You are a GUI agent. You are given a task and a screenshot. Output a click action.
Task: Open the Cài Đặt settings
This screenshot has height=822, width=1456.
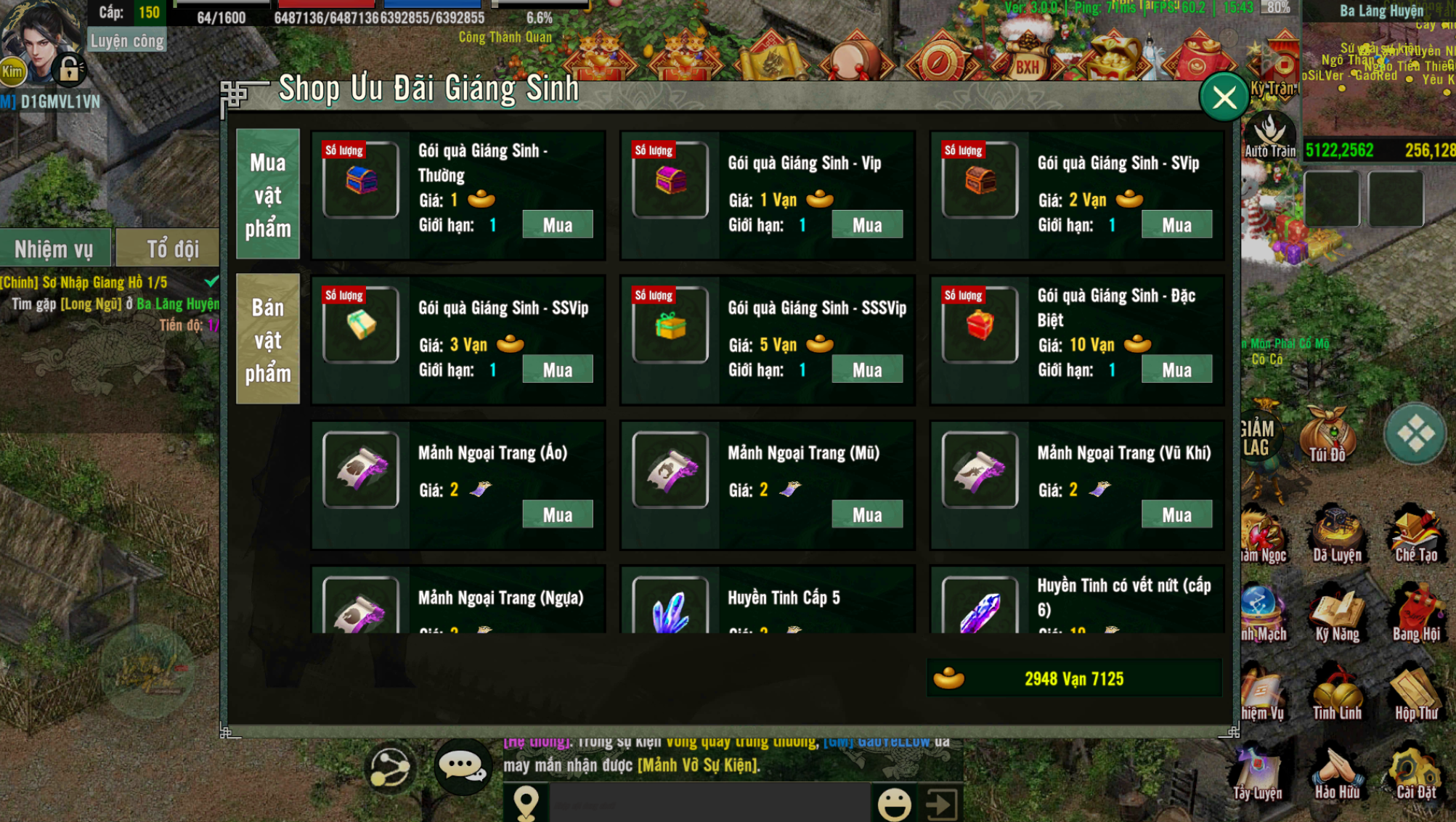[x=1415, y=774]
